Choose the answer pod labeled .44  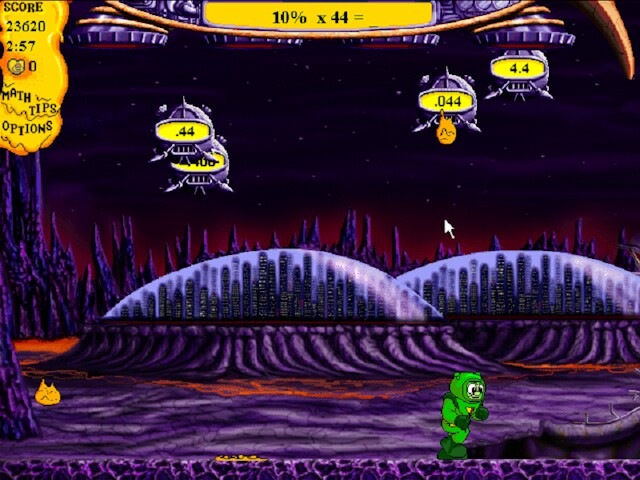click(x=184, y=130)
